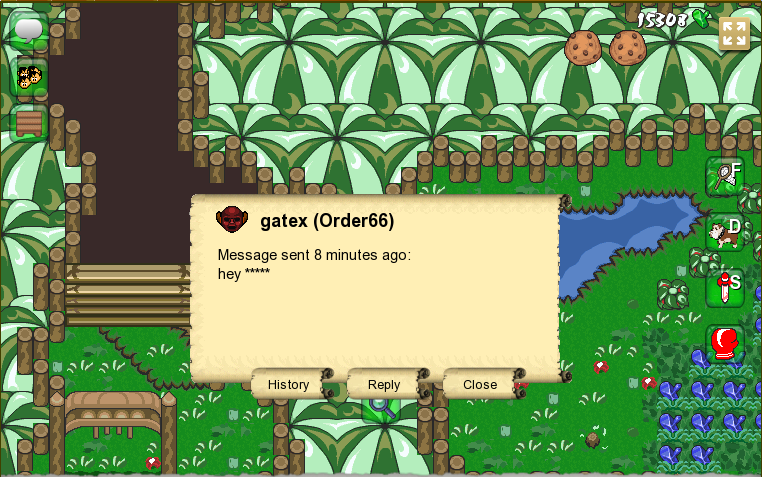Reply to gatex's message
The width and height of the screenshot is (762, 477).
click(384, 384)
